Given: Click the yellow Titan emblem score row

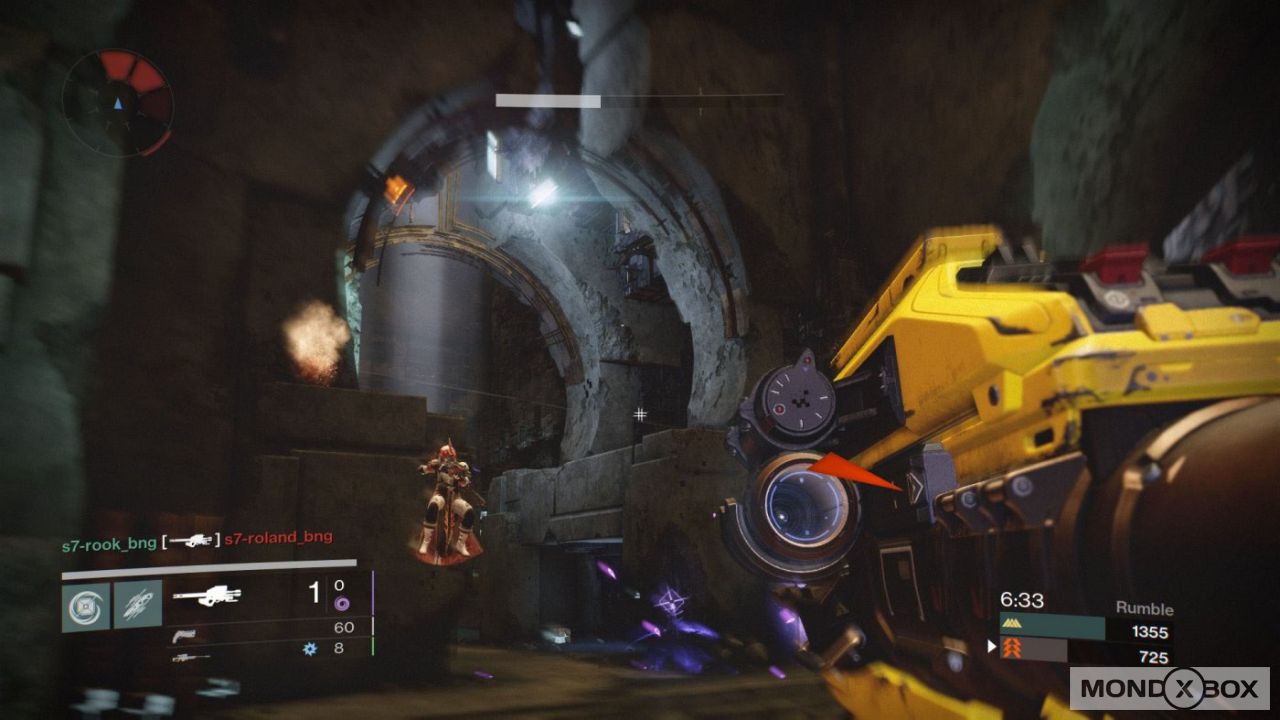Looking at the screenshot, I should [1084, 629].
